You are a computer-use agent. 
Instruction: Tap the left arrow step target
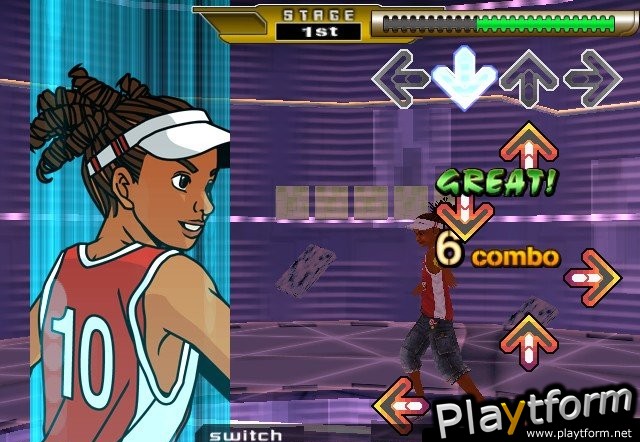[x=401, y=76]
